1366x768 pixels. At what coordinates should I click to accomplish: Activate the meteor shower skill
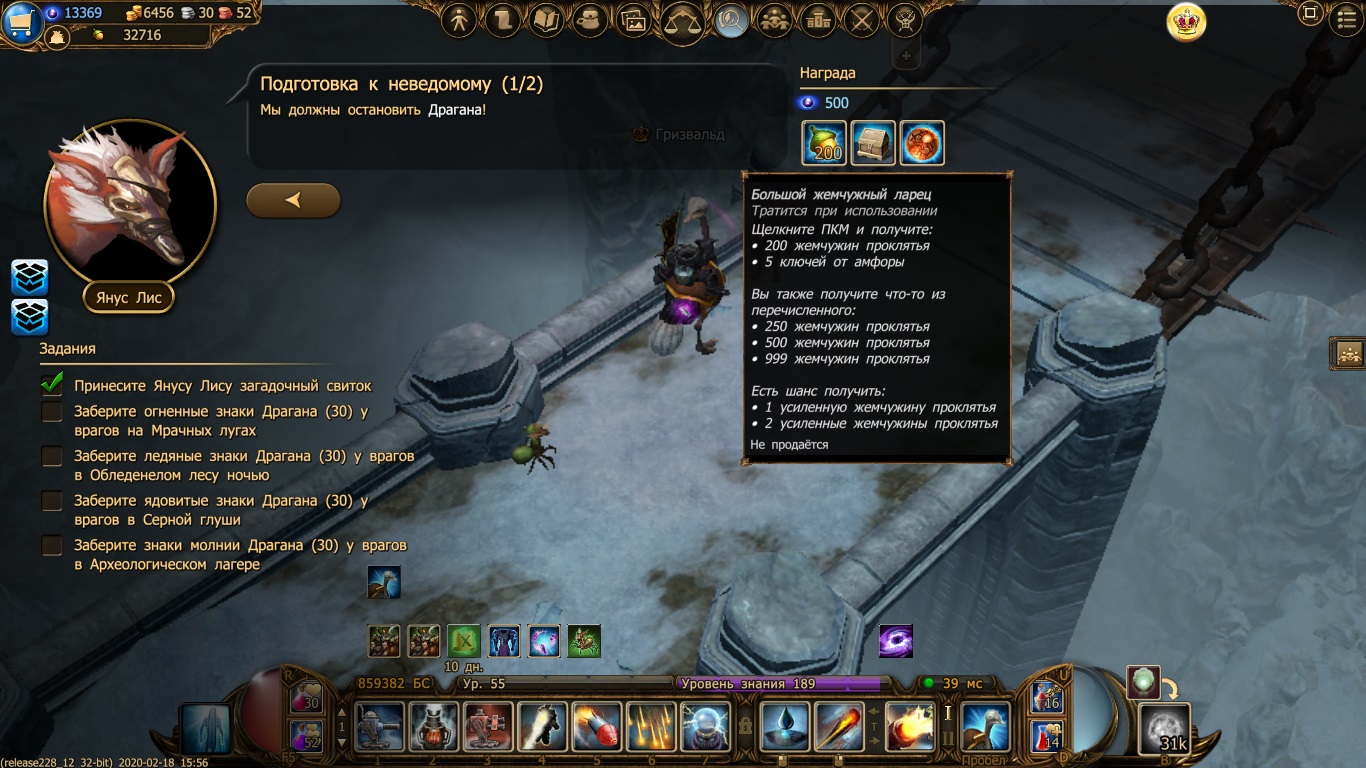tap(652, 727)
